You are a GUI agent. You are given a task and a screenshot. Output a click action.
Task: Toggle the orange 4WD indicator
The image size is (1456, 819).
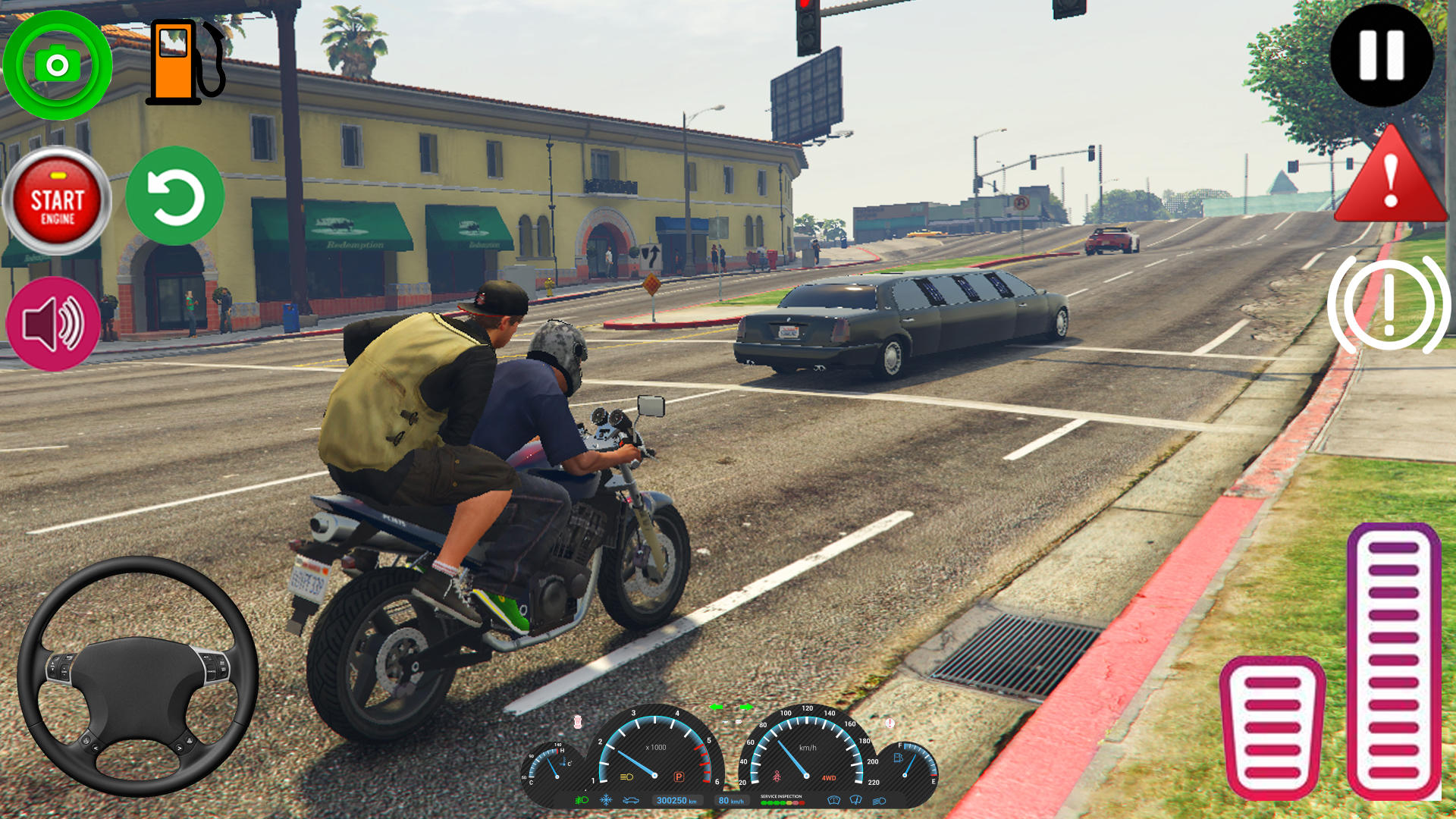(x=829, y=777)
